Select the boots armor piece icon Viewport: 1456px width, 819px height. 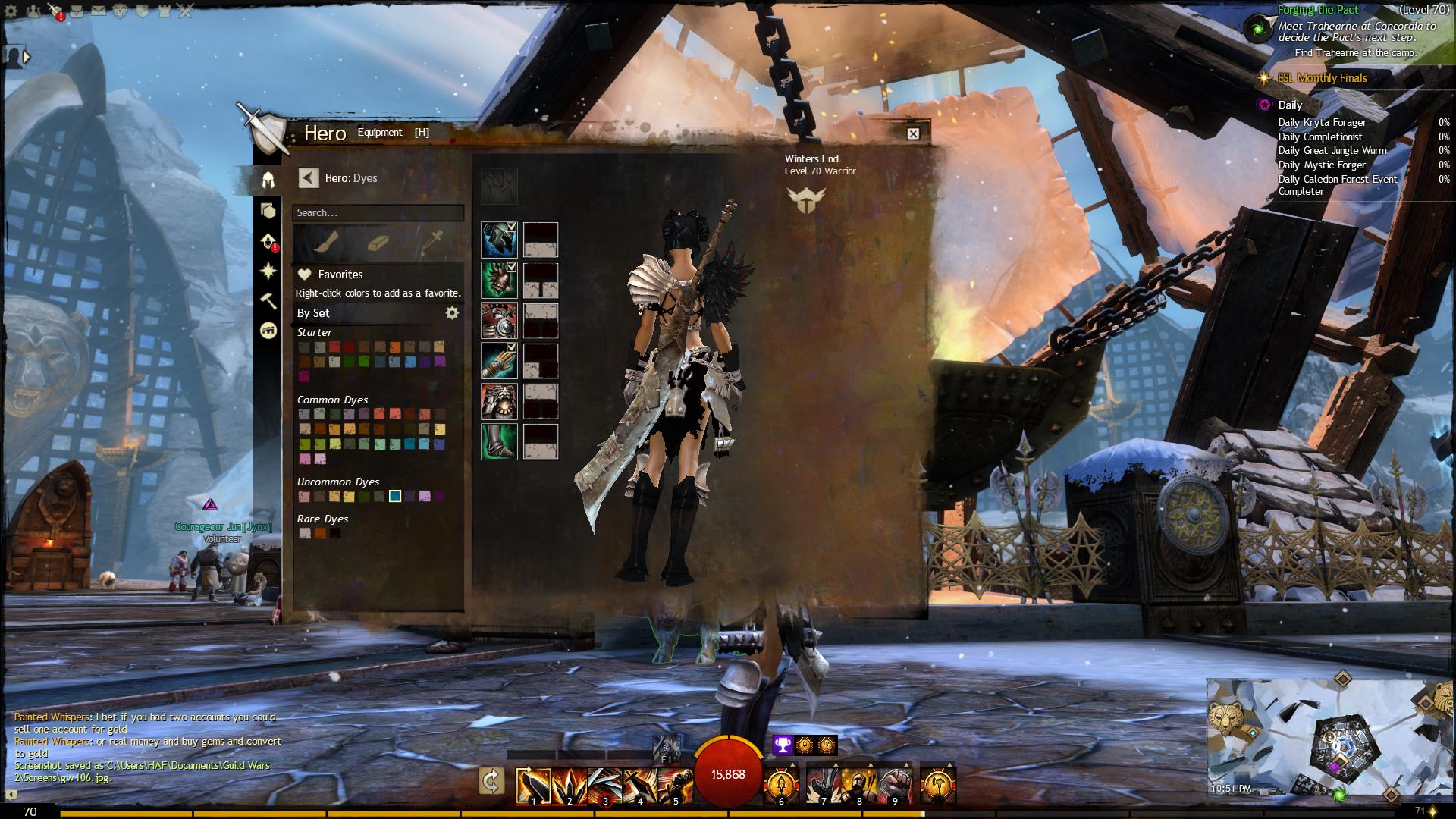click(x=498, y=442)
